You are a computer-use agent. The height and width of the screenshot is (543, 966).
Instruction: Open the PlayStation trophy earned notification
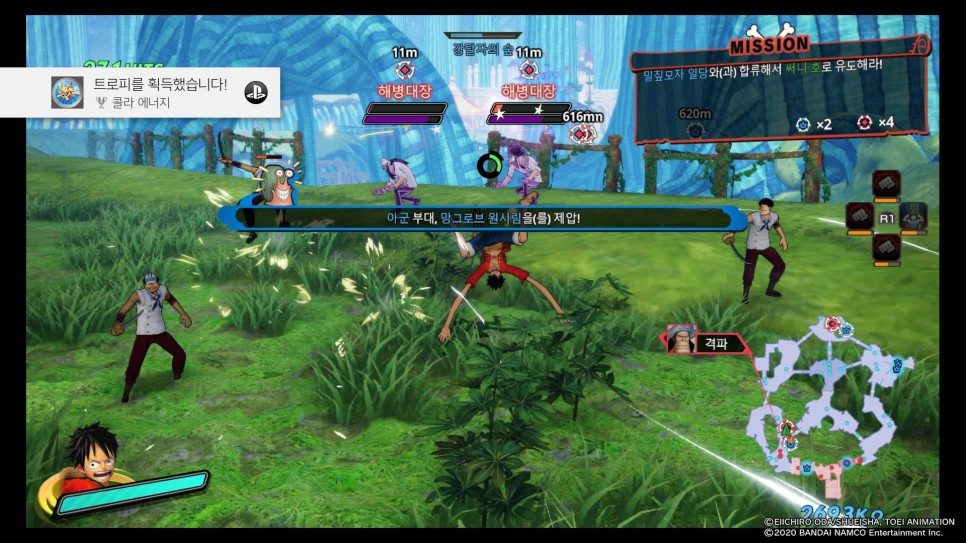tap(140, 92)
